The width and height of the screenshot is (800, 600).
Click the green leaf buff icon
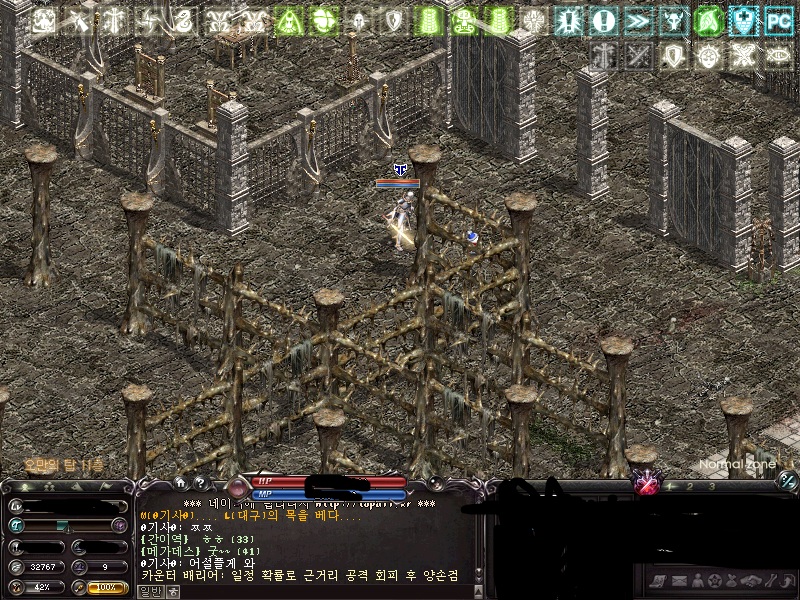[x=708, y=20]
